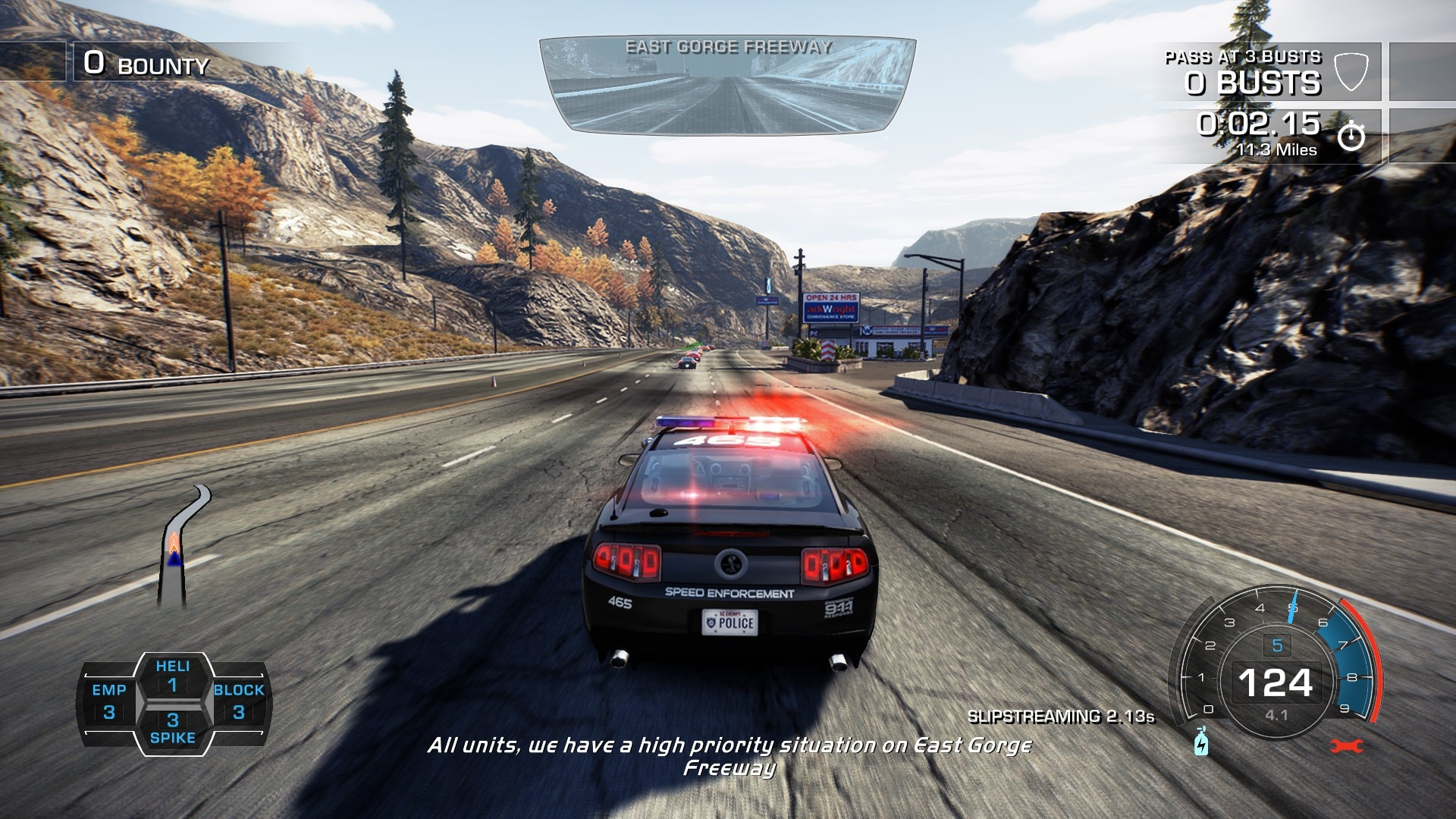
Task: Use the SPIKE strip slot
Action: (173, 728)
